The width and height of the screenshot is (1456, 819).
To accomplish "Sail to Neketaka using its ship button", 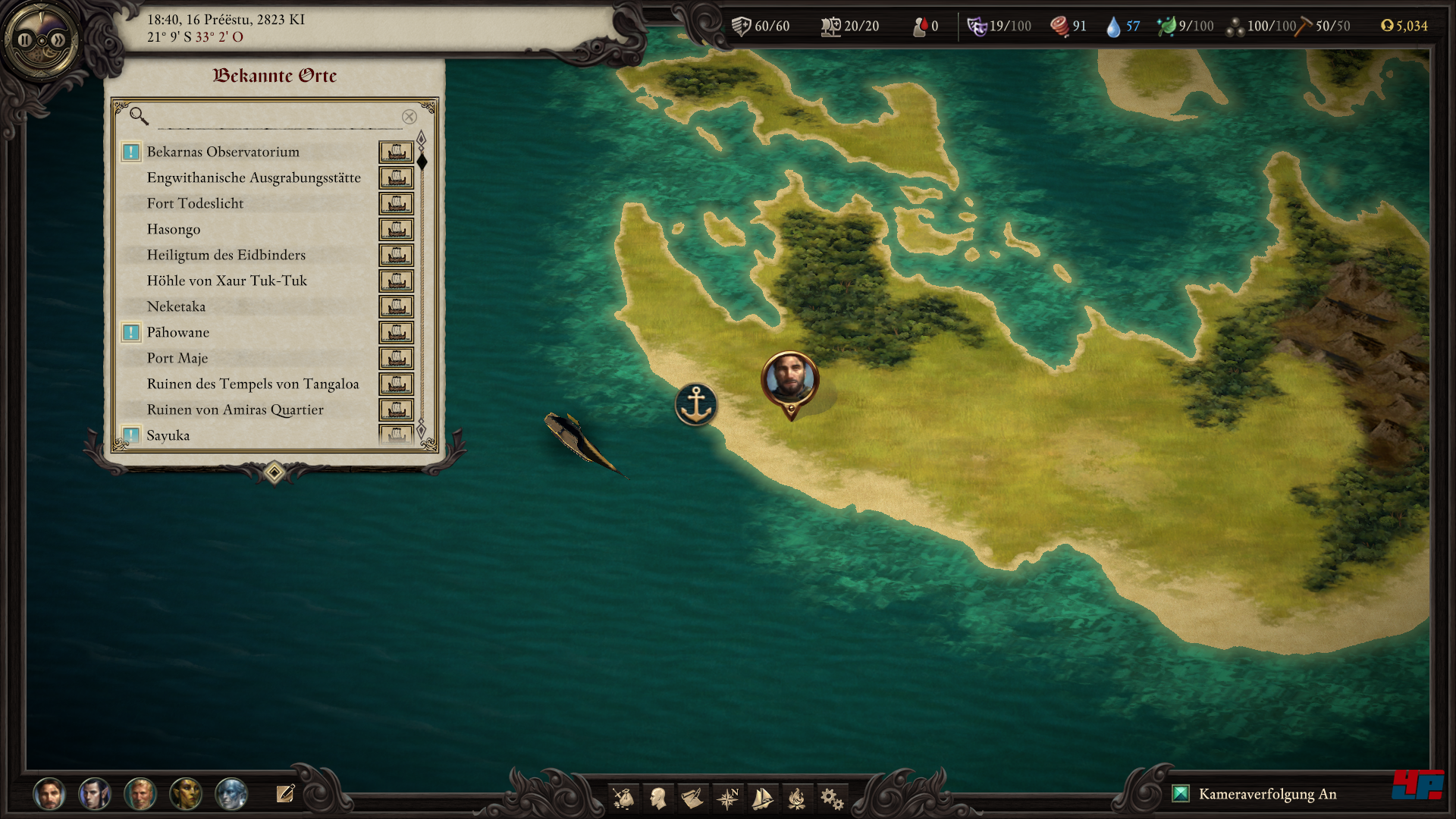I will coord(396,307).
